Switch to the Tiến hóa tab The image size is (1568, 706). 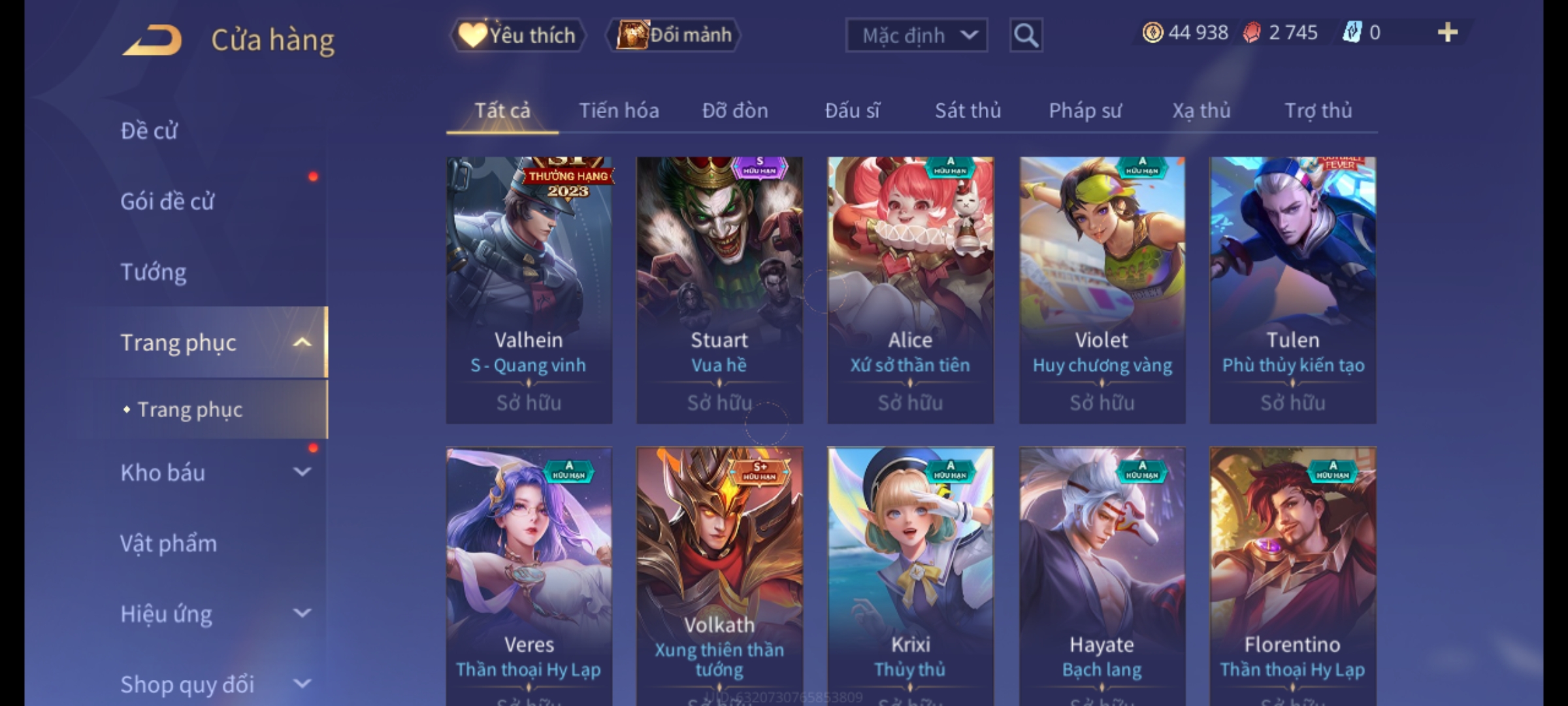[x=619, y=110]
